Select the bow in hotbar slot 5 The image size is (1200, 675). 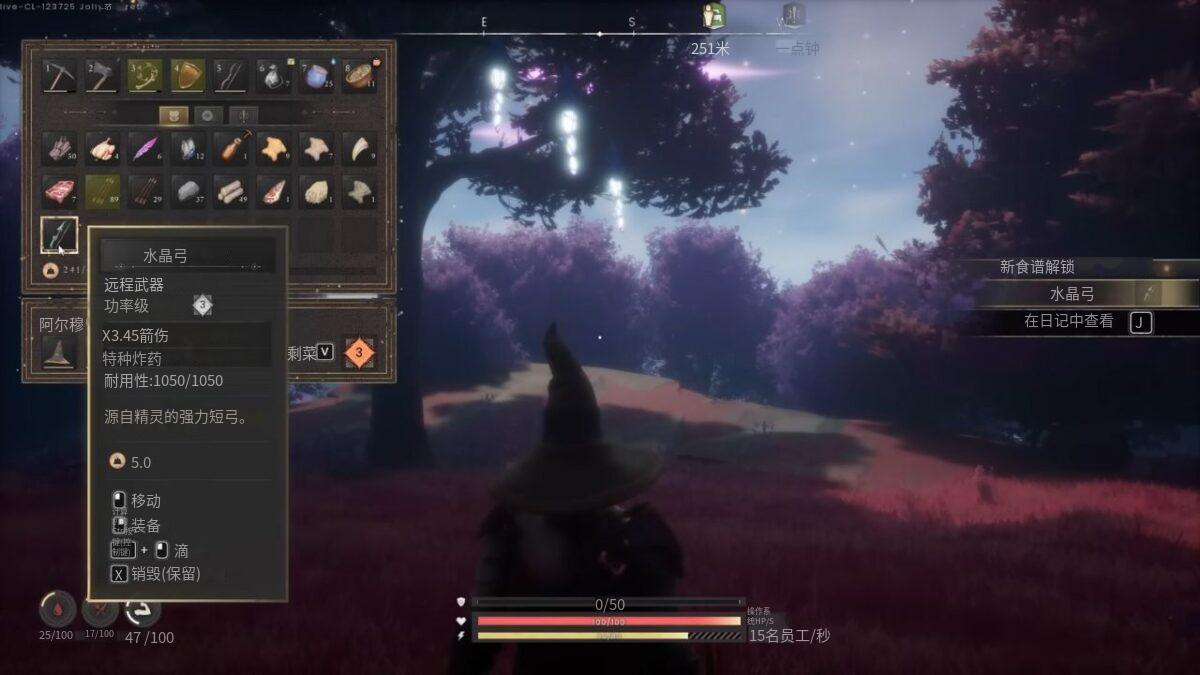(x=231, y=76)
